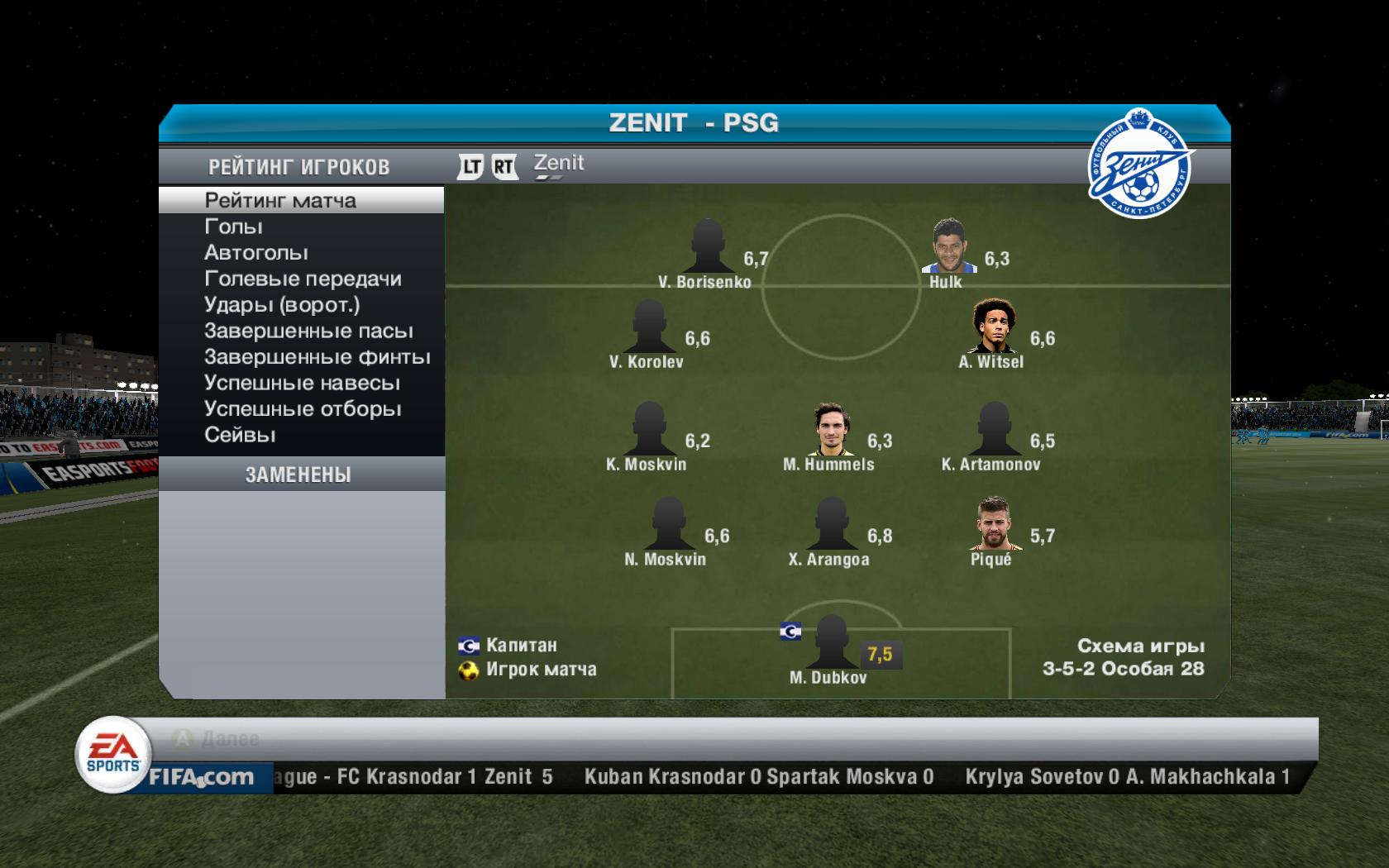Choose Голы in the stats list
The width and height of the screenshot is (1389, 868).
click(x=234, y=227)
